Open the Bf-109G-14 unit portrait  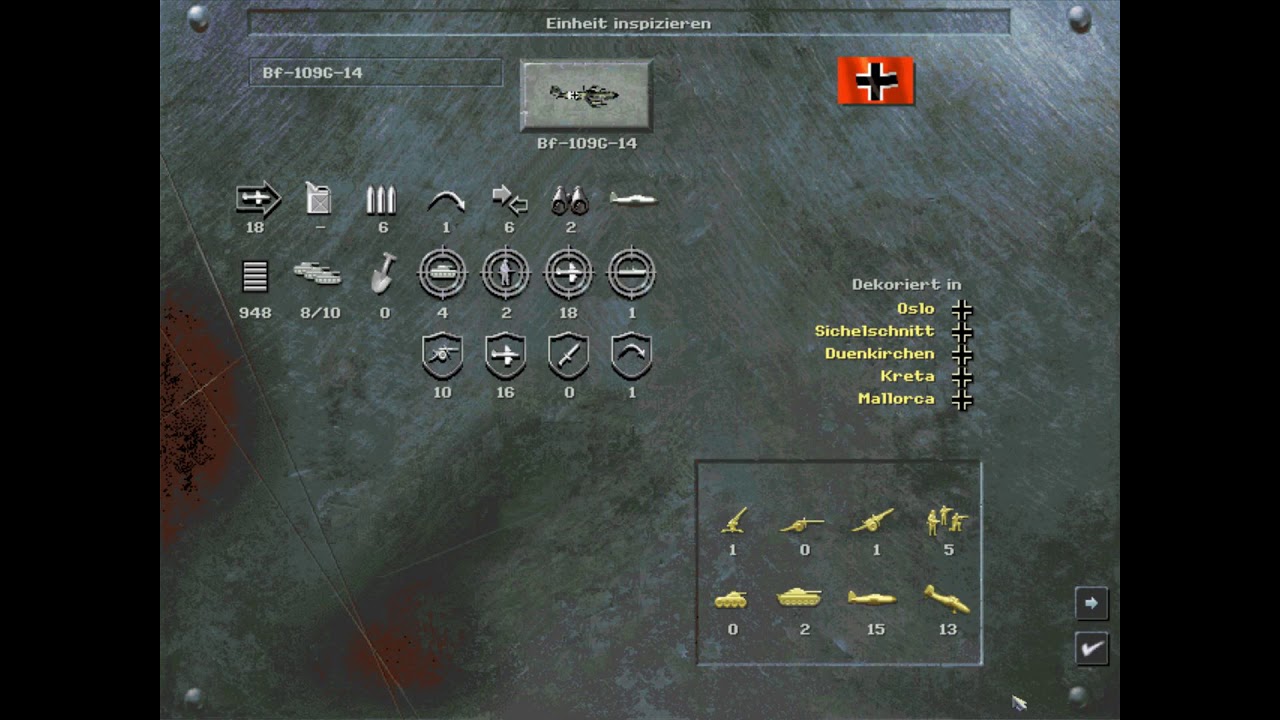[x=586, y=95]
